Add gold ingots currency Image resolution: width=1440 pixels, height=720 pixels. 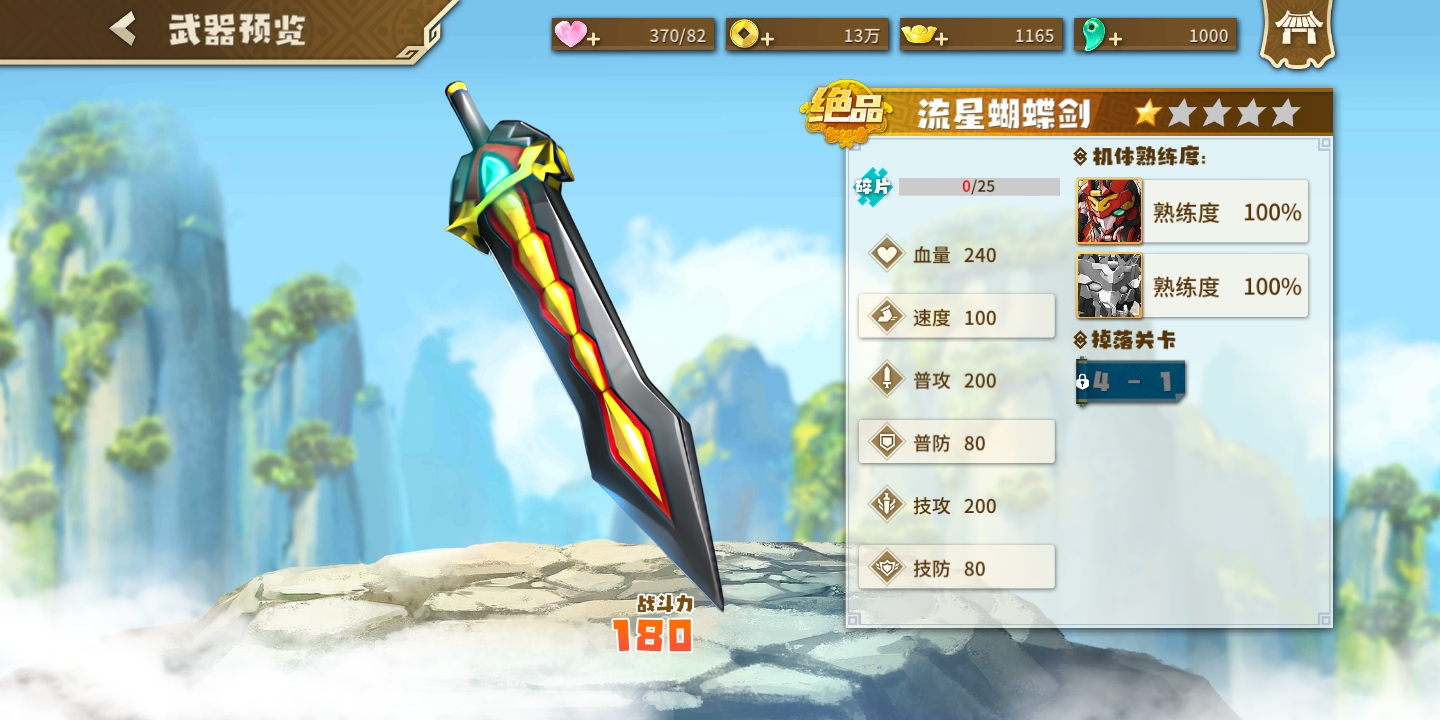942,39
